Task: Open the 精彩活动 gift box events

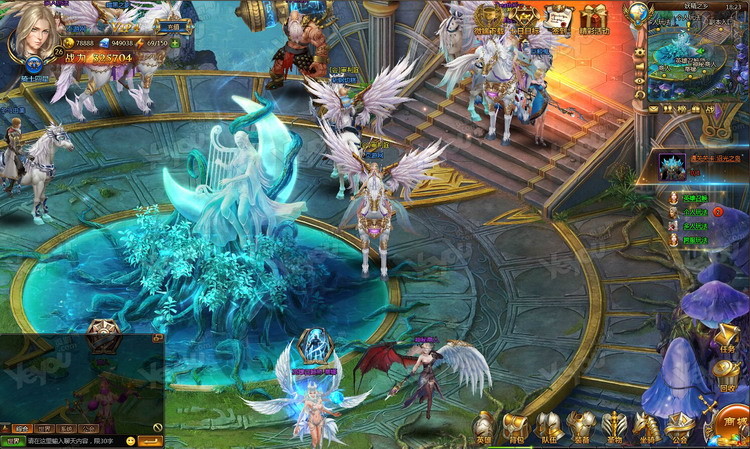Action: point(595,20)
